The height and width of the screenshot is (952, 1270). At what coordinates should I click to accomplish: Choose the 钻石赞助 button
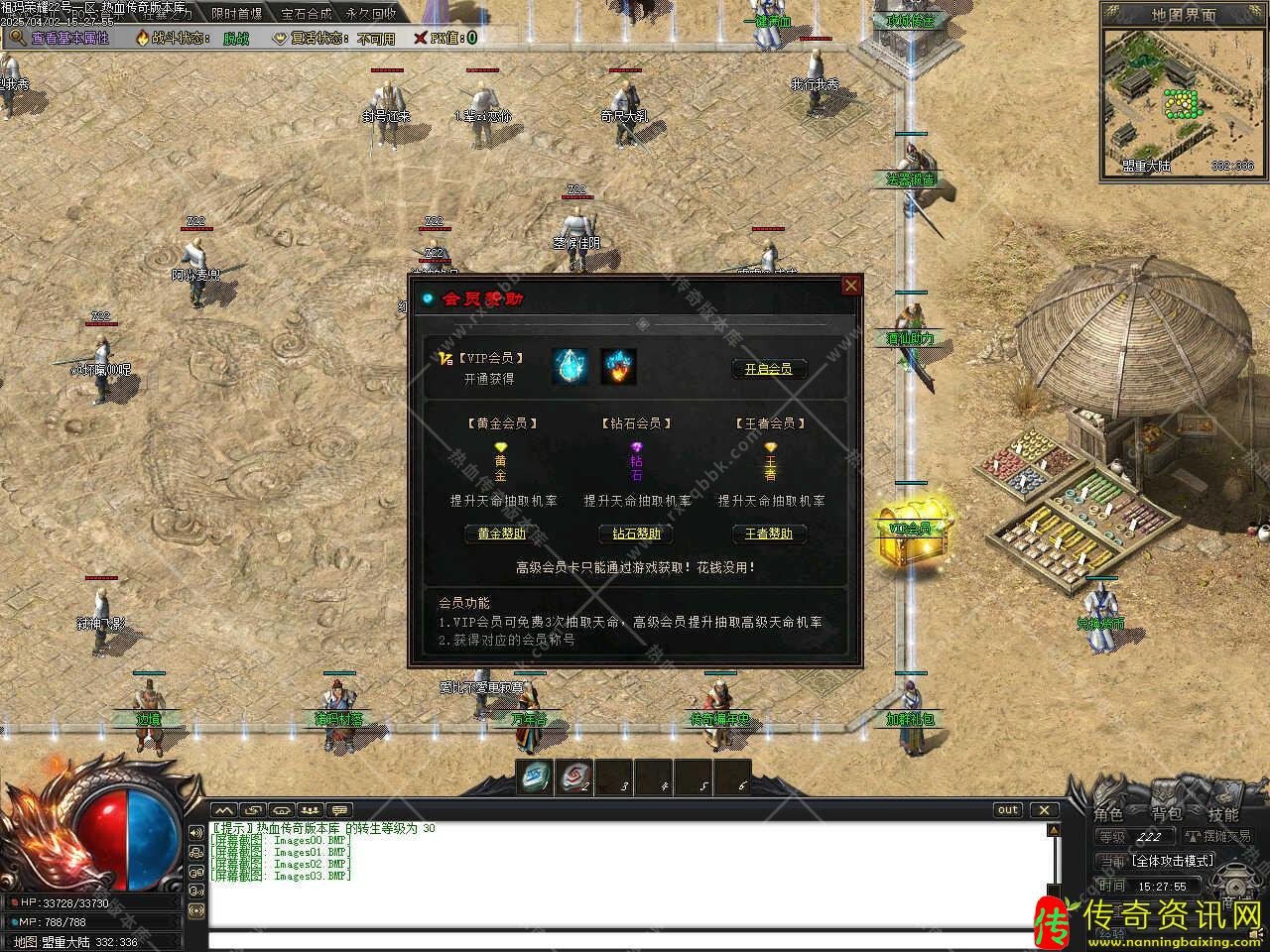pos(636,534)
